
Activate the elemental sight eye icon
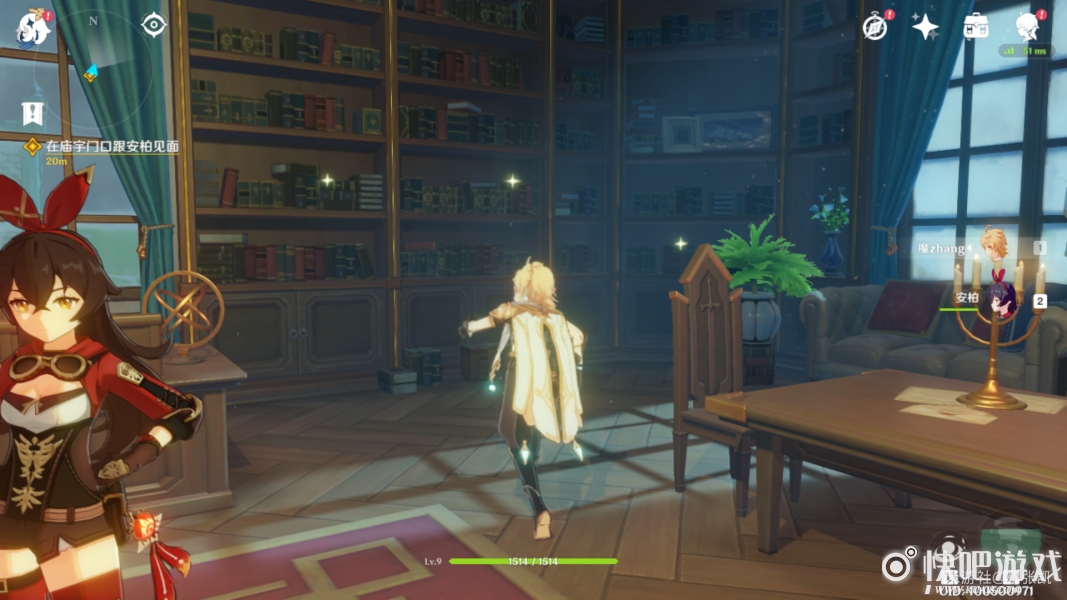click(152, 23)
